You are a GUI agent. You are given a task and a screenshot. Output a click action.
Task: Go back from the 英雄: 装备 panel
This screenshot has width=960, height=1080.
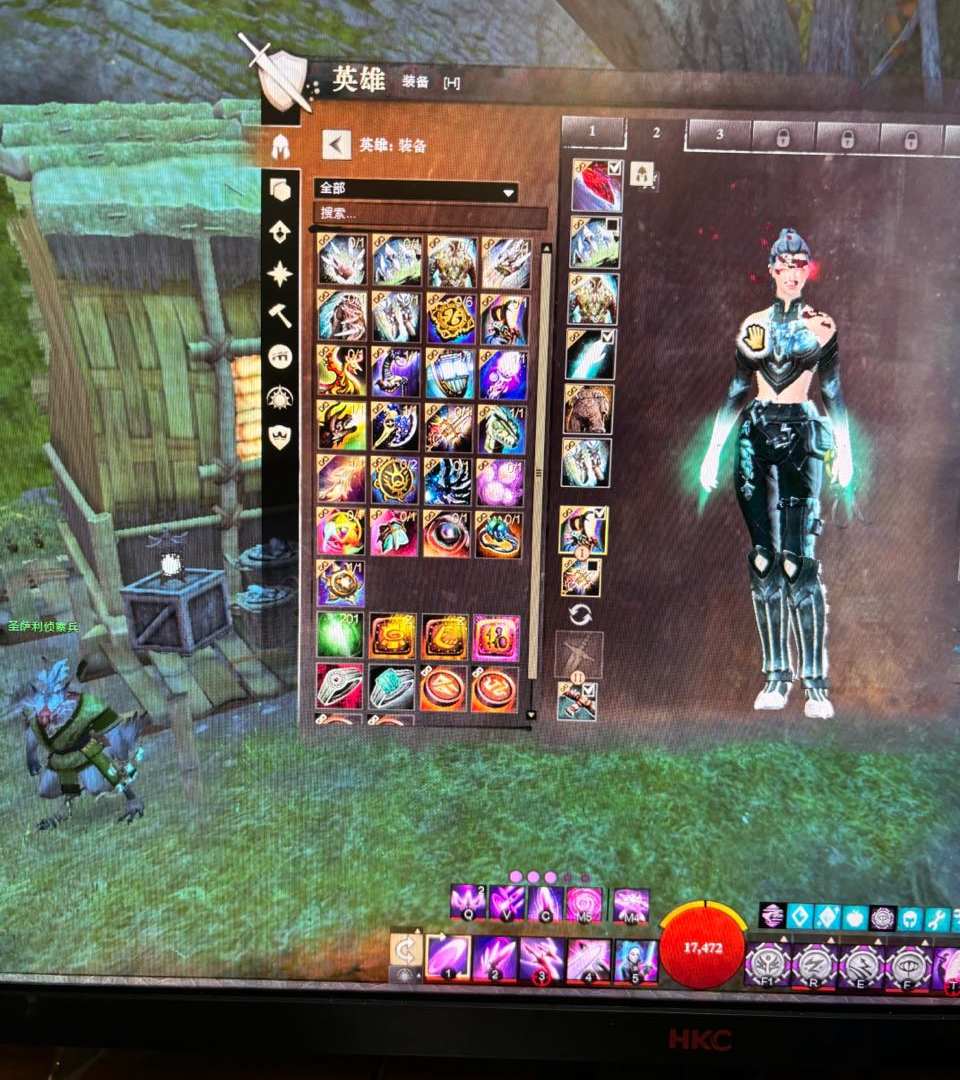(x=336, y=145)
